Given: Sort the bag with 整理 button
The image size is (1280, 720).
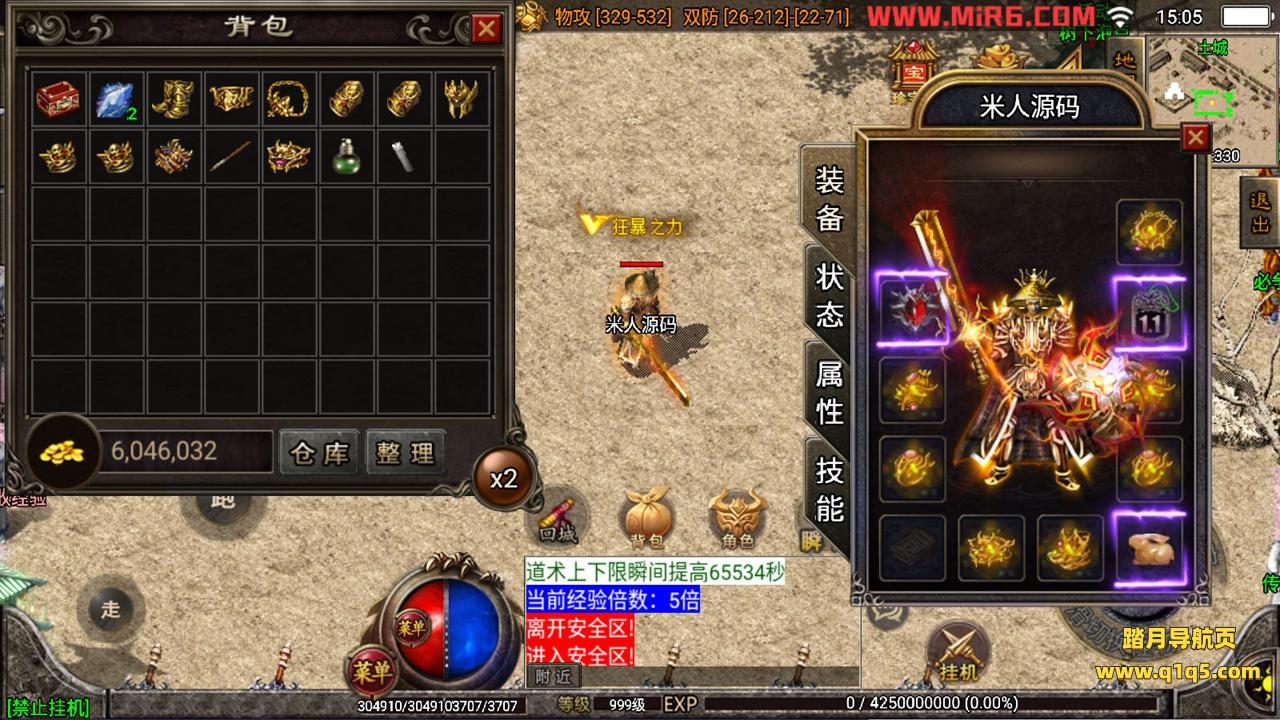Looking at the screenshot, I should tap(405, 453).
